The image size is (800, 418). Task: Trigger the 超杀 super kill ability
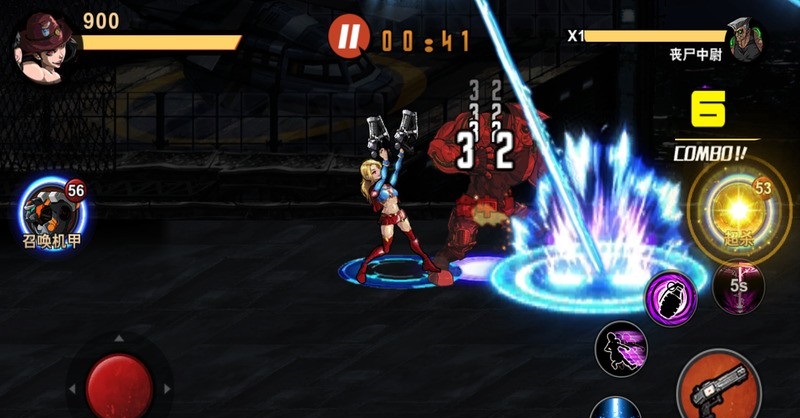(735, 210)
